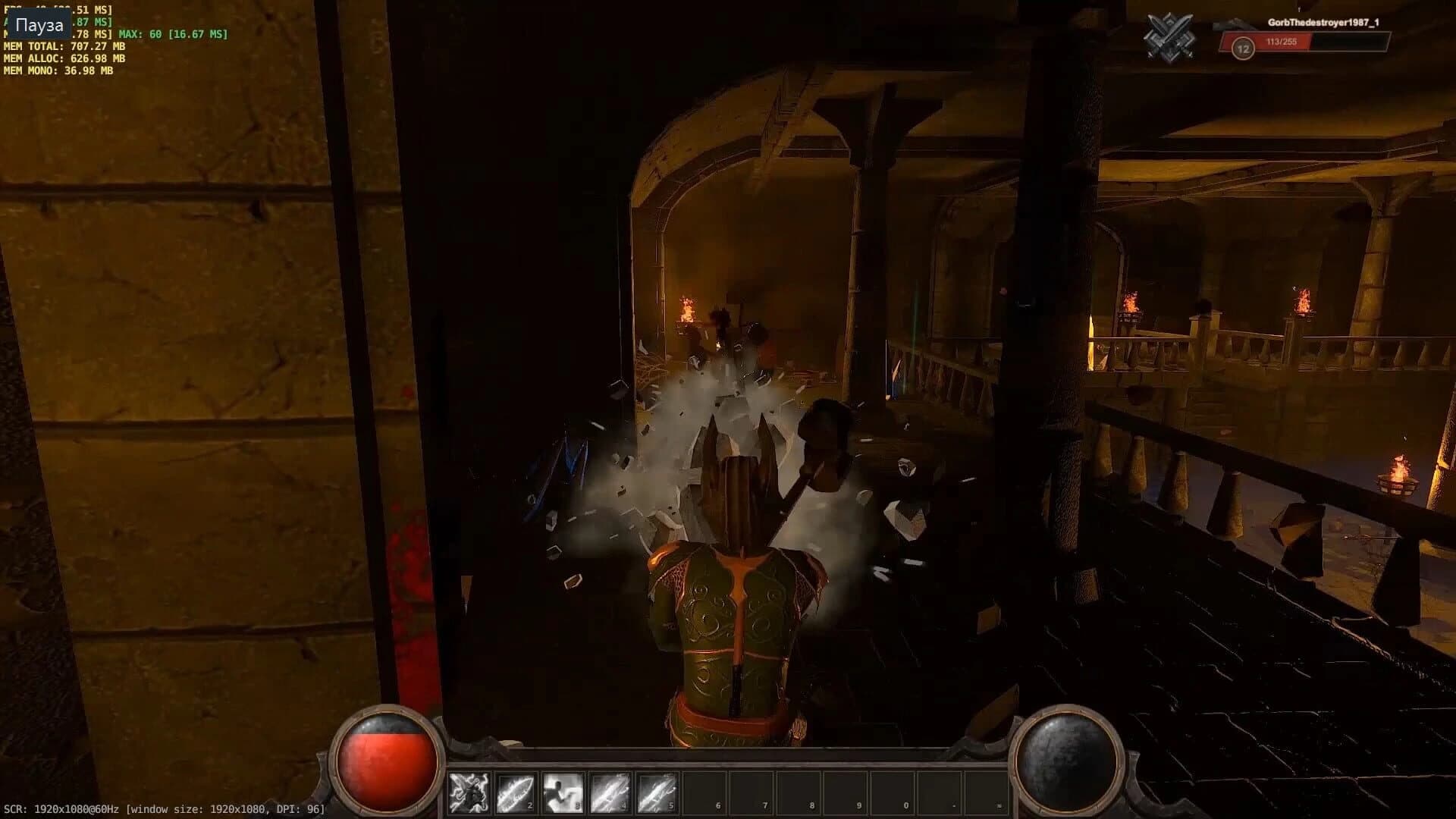Click the dark hammer icon beside enemy name
Screen dimensions: 1456x819
click(x=1235, y=25)
